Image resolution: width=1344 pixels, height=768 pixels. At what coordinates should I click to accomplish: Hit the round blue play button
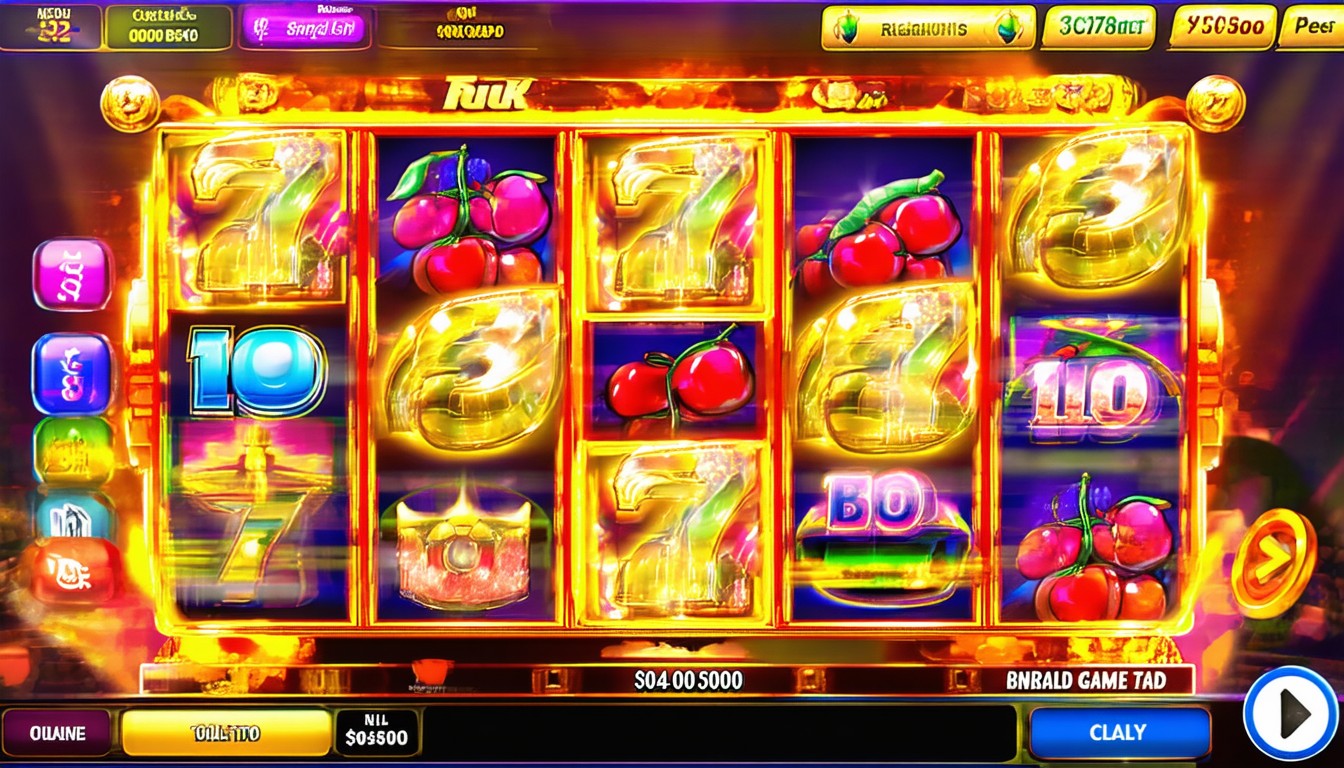[x=1291, y=713]
